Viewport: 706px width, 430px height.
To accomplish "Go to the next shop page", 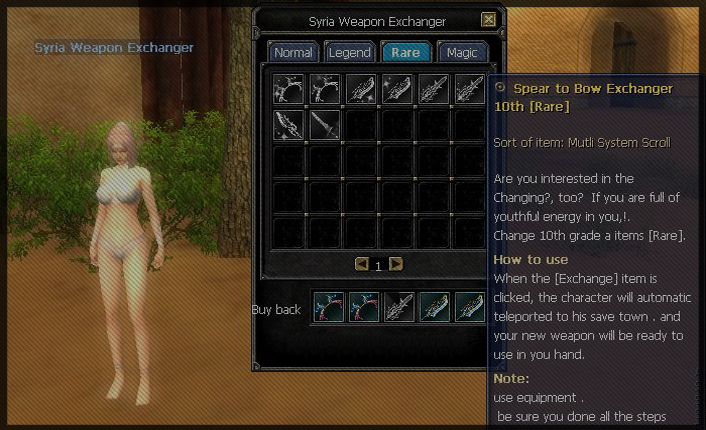I will tap(396, 264).
